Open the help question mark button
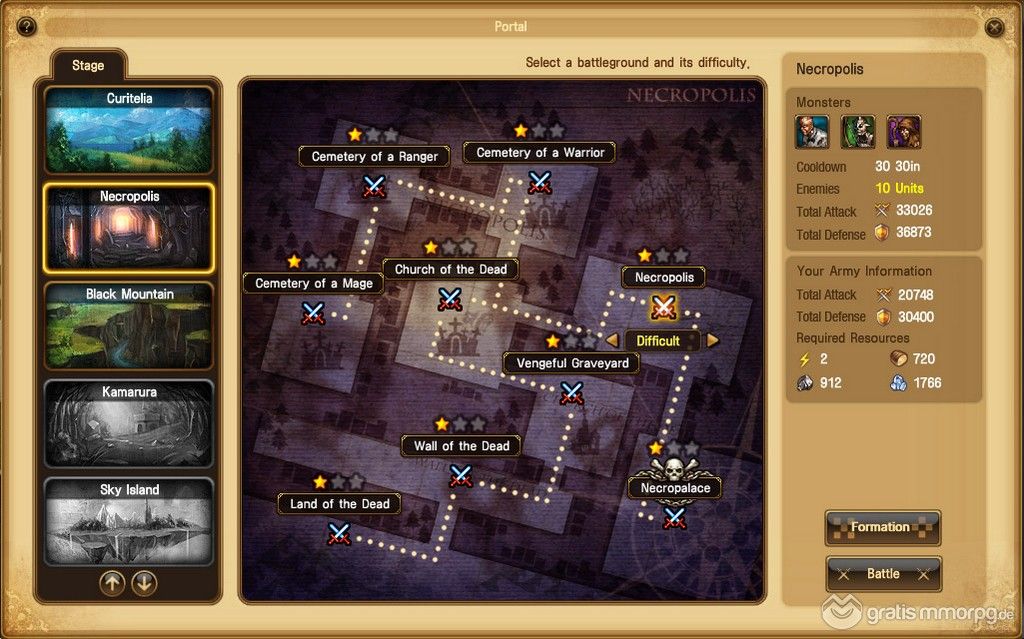 coord(27,27)
